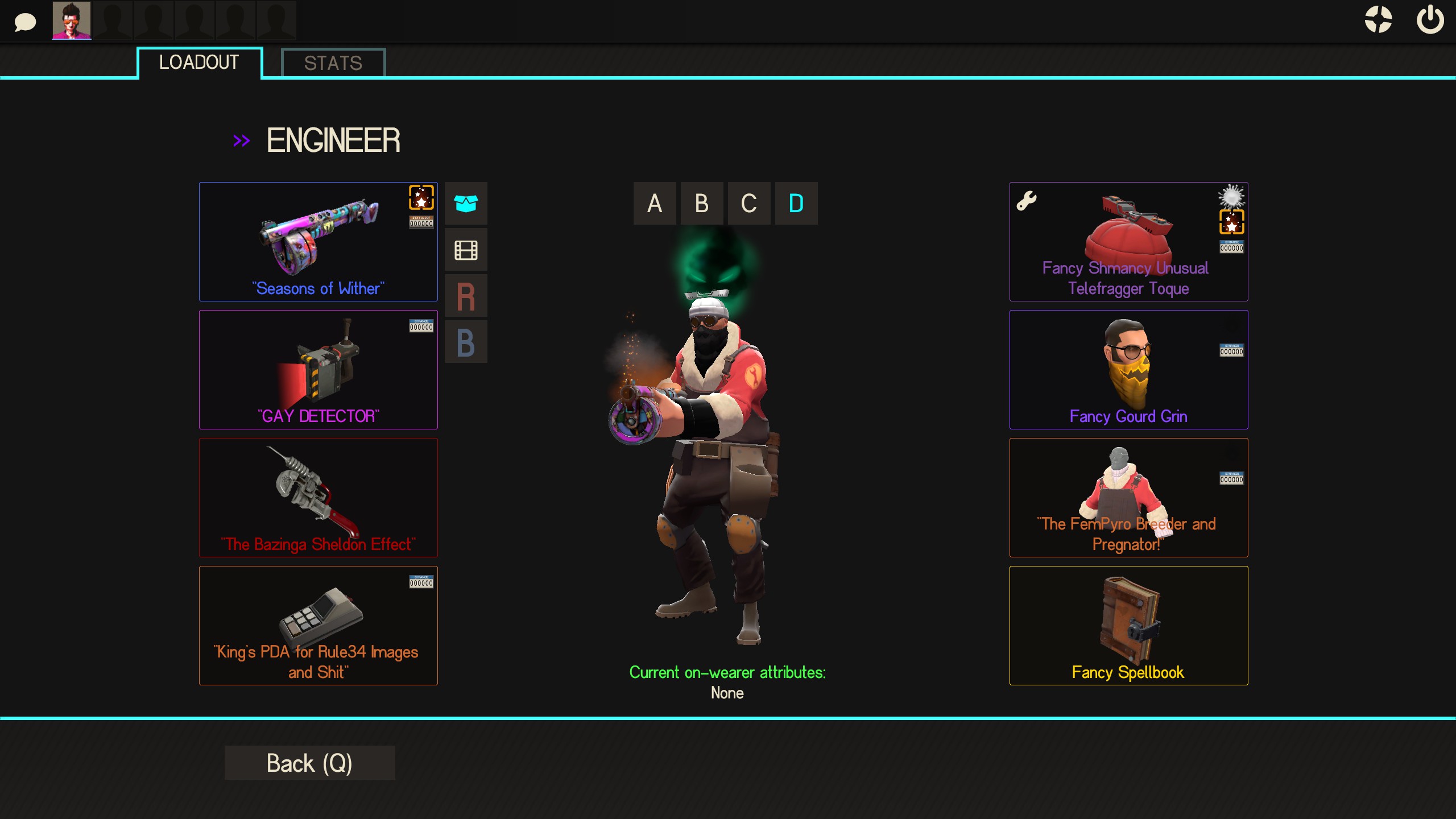Click the controller icon in the top right corner
The height and width of the screenshot is (819, 1456).
[x=1377, y=20]
